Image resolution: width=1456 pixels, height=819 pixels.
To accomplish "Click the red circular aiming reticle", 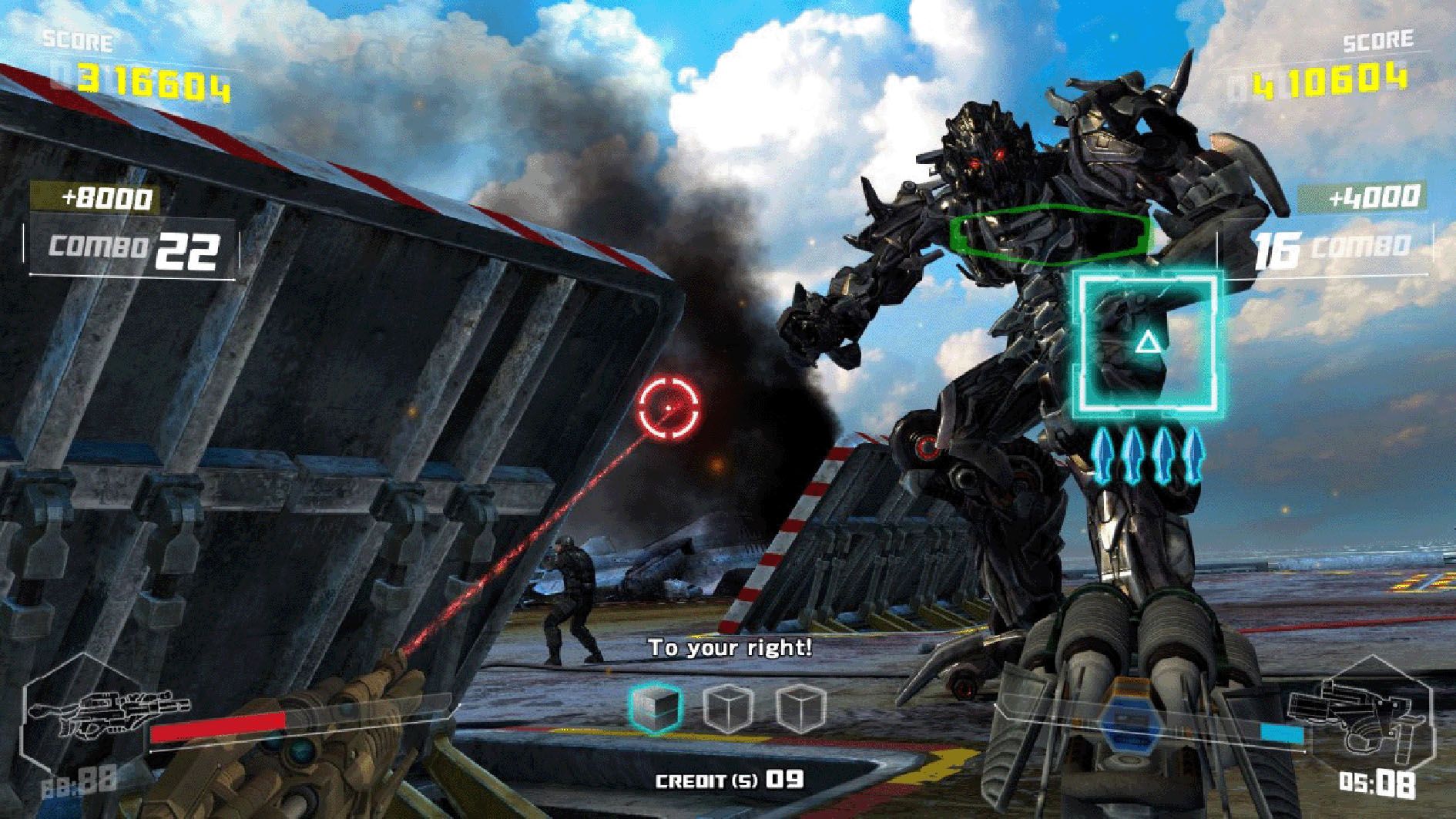I will point(669,408).
